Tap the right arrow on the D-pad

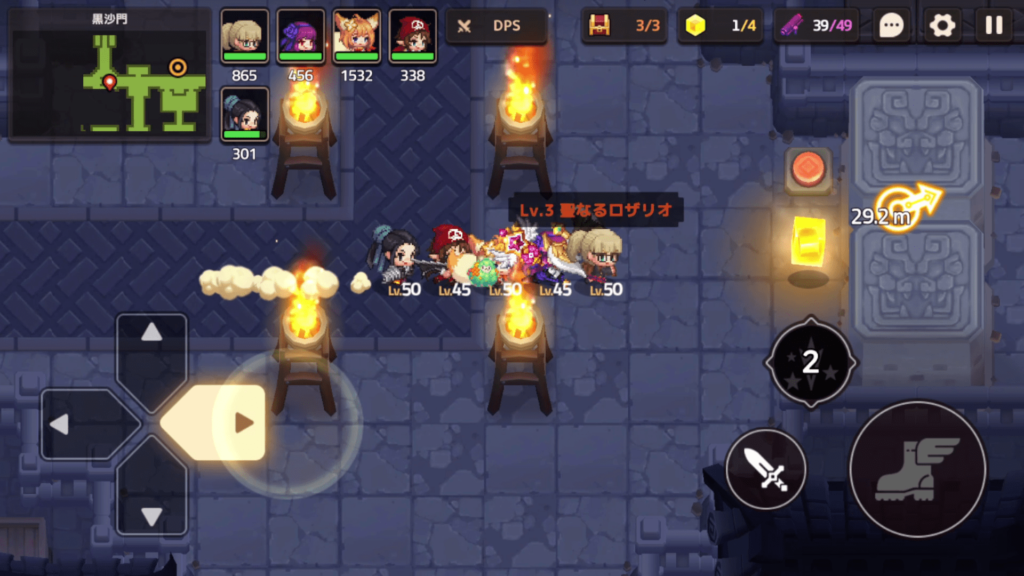point(226,423)
